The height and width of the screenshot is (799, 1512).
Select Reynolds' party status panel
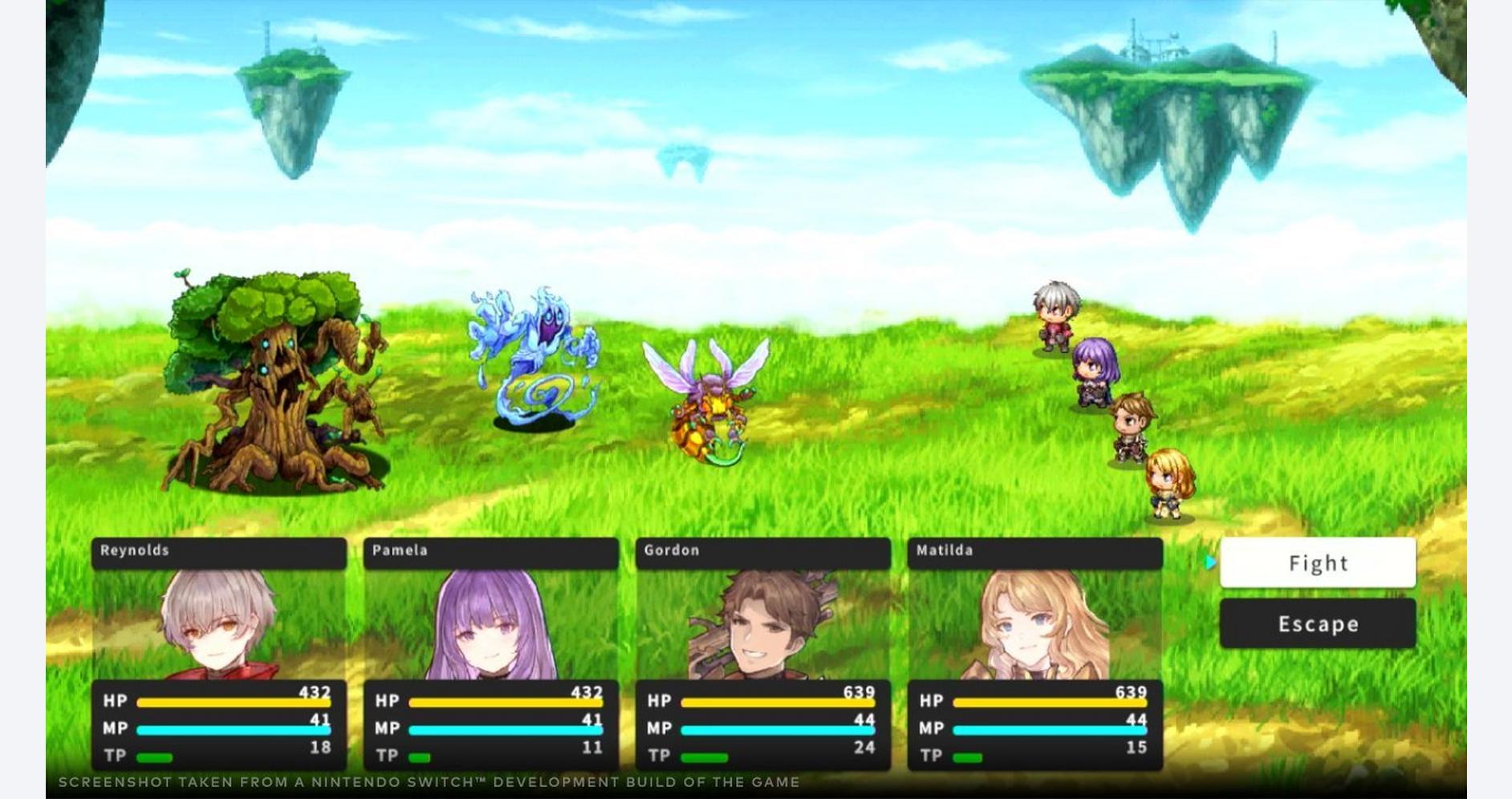pos(219,653)
